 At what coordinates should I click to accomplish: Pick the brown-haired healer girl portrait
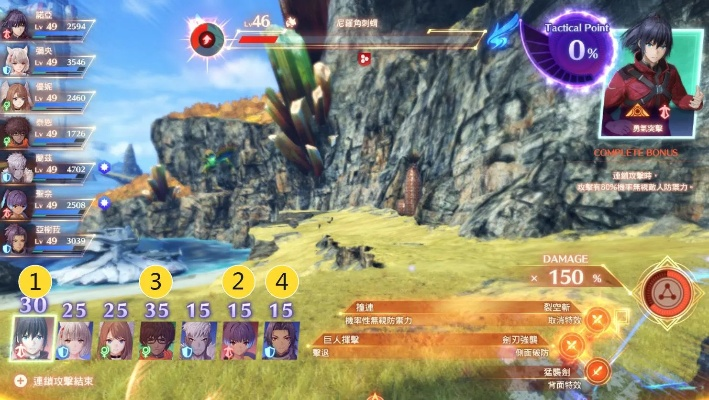pos(115,340)
